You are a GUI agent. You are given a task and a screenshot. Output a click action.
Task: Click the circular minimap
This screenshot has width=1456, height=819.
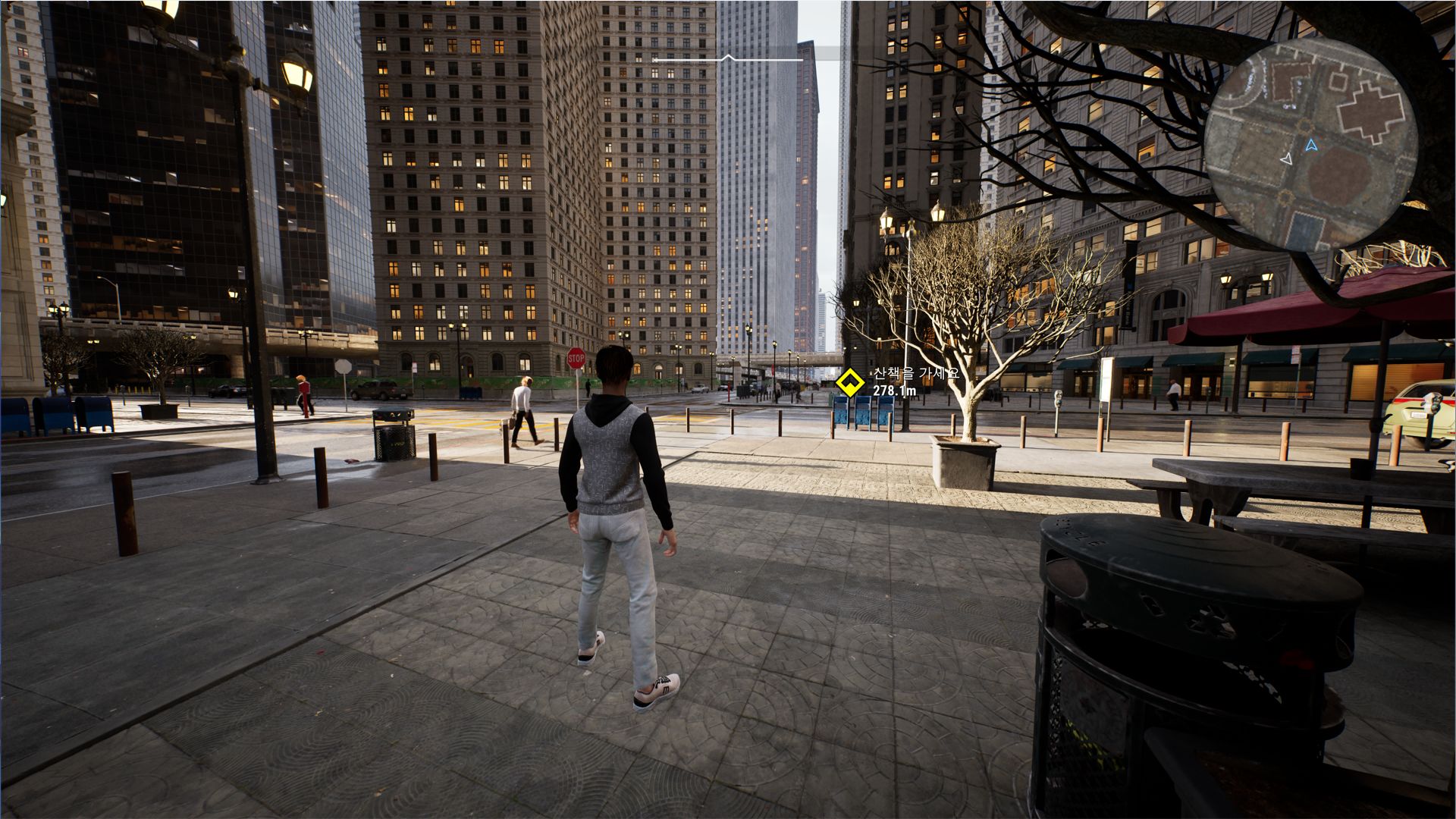point(1310,144)
